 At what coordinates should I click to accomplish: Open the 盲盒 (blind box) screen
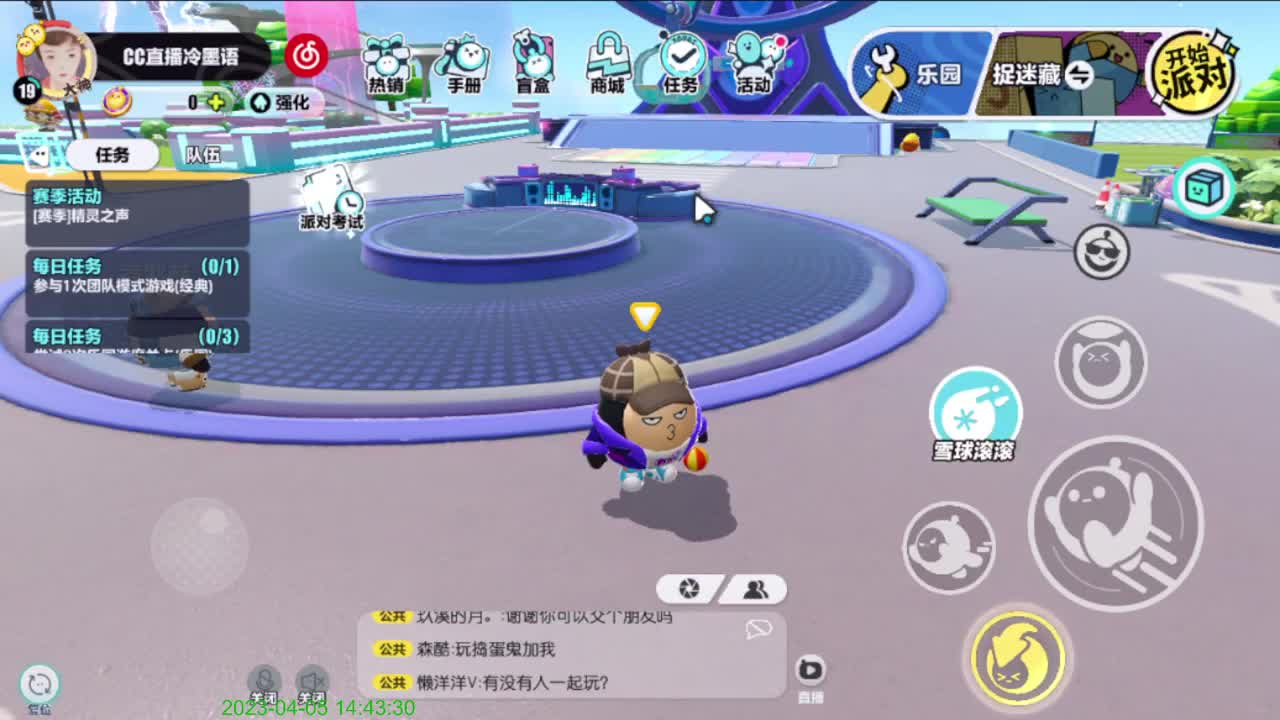pyautogui.click(x=530, y=58)
